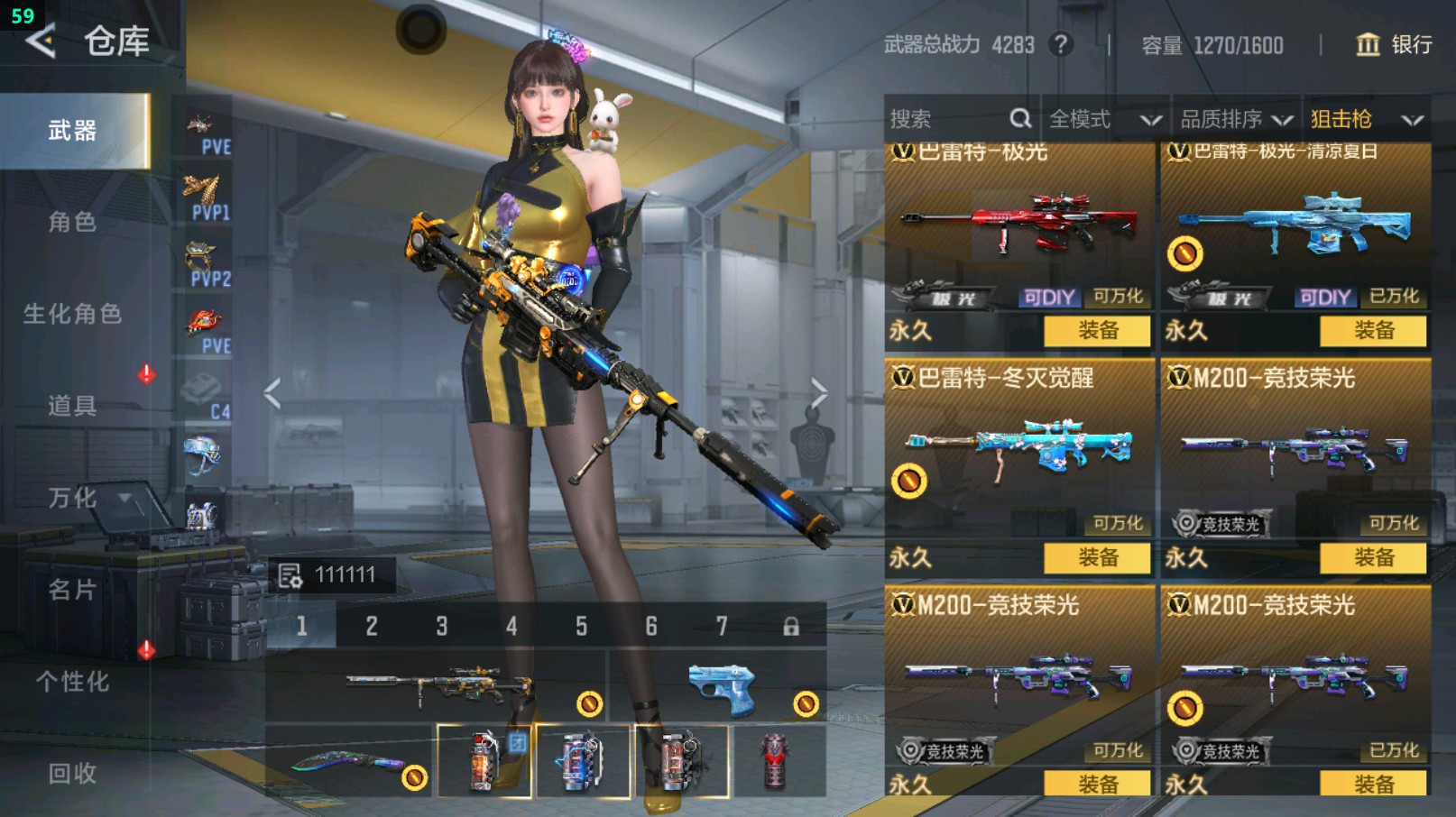The width and height of the screenshot is (1456, 817).
Task: Open the 回收 recycle section
Action: (72, 773)
